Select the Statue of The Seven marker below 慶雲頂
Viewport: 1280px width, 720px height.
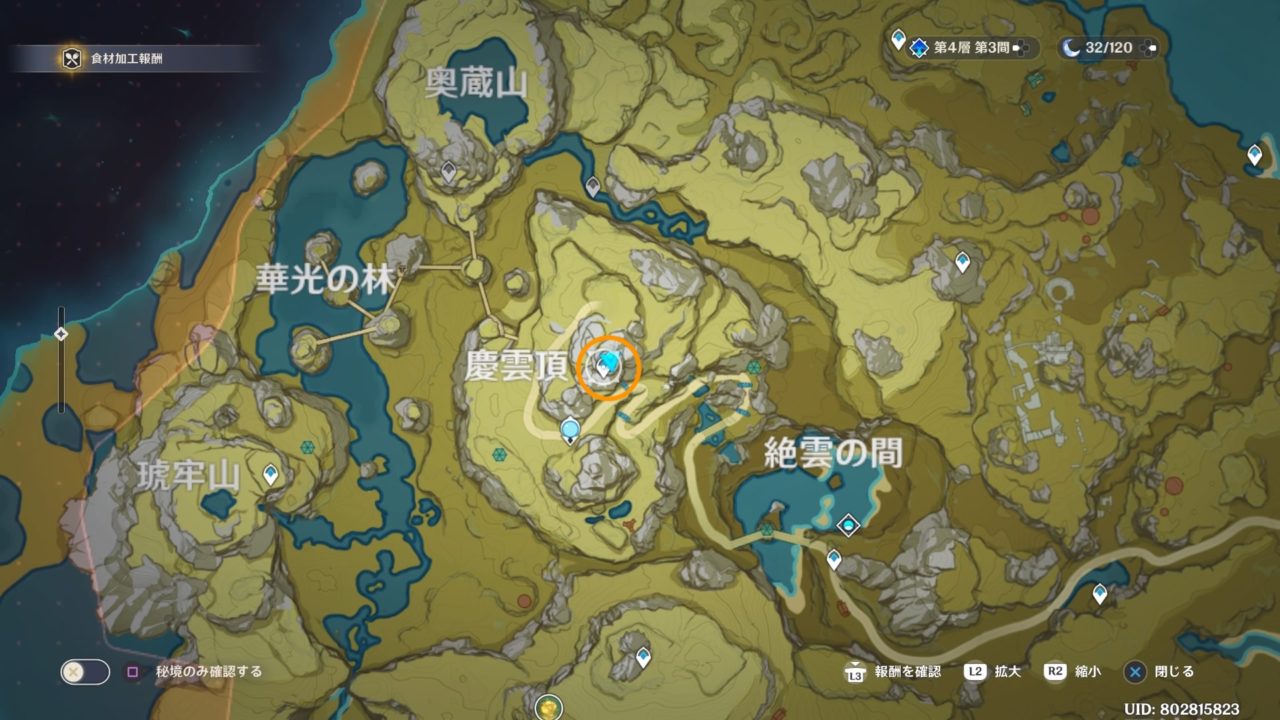[x=571, y=432]
